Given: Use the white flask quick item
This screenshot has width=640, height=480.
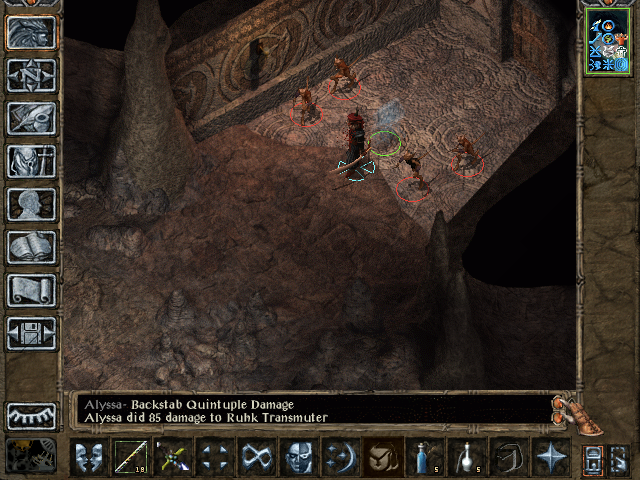Looking at the screenshot, I should (x=467, y=457).
